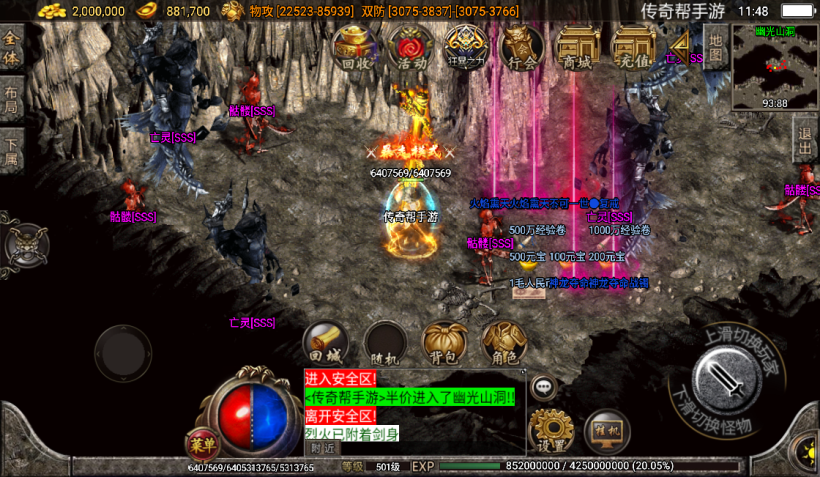This screenshot has height=477, width=820.
Task: Select the 全体 tab
Action: pos(12,47)
